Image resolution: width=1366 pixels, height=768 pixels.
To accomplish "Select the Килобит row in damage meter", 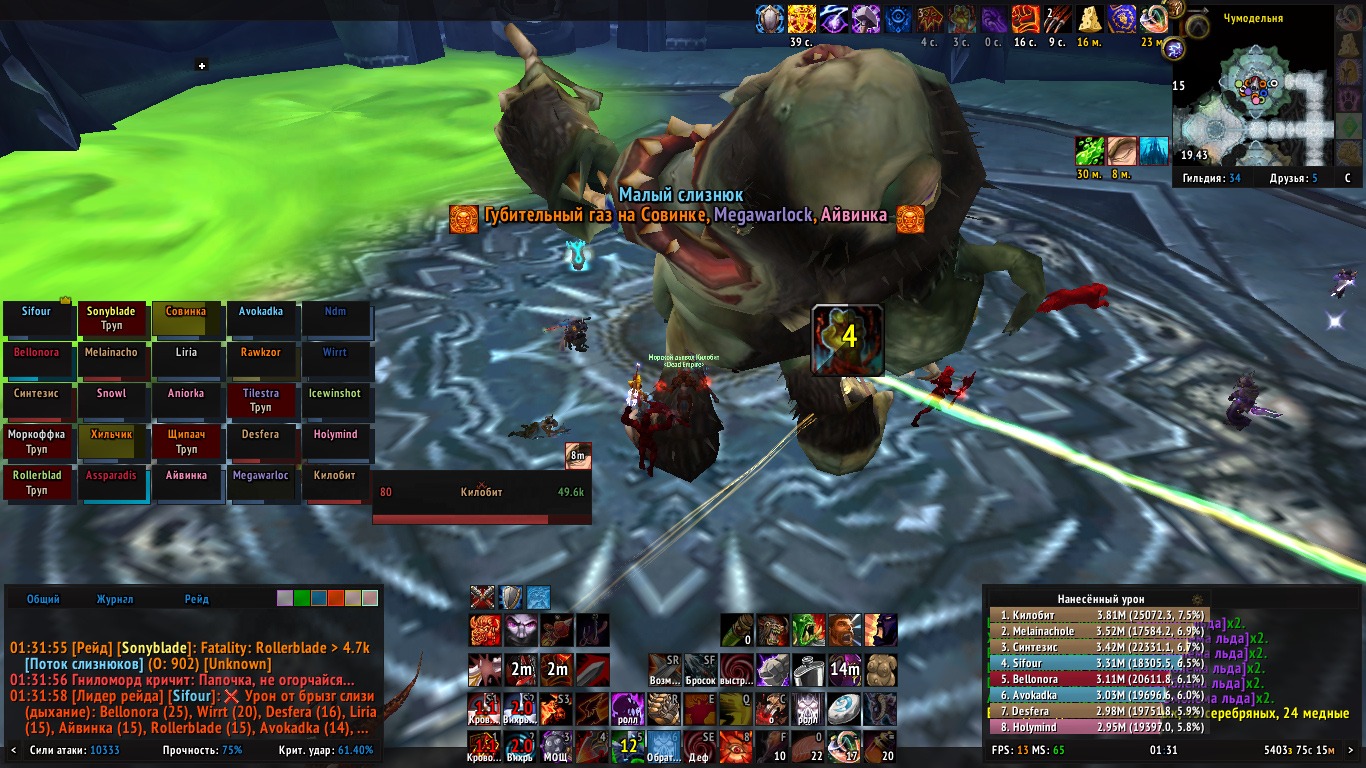I will pyautogui.click(x=1098, y=615).
